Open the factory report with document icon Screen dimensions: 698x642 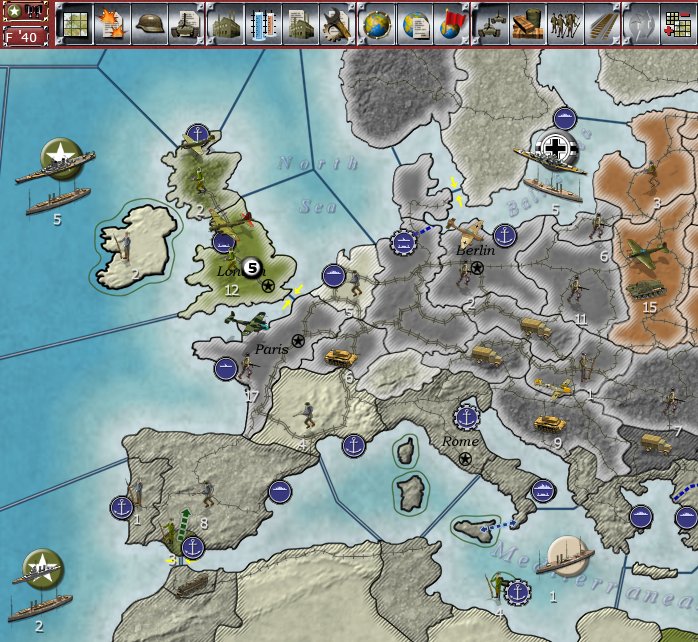[300, 24]
